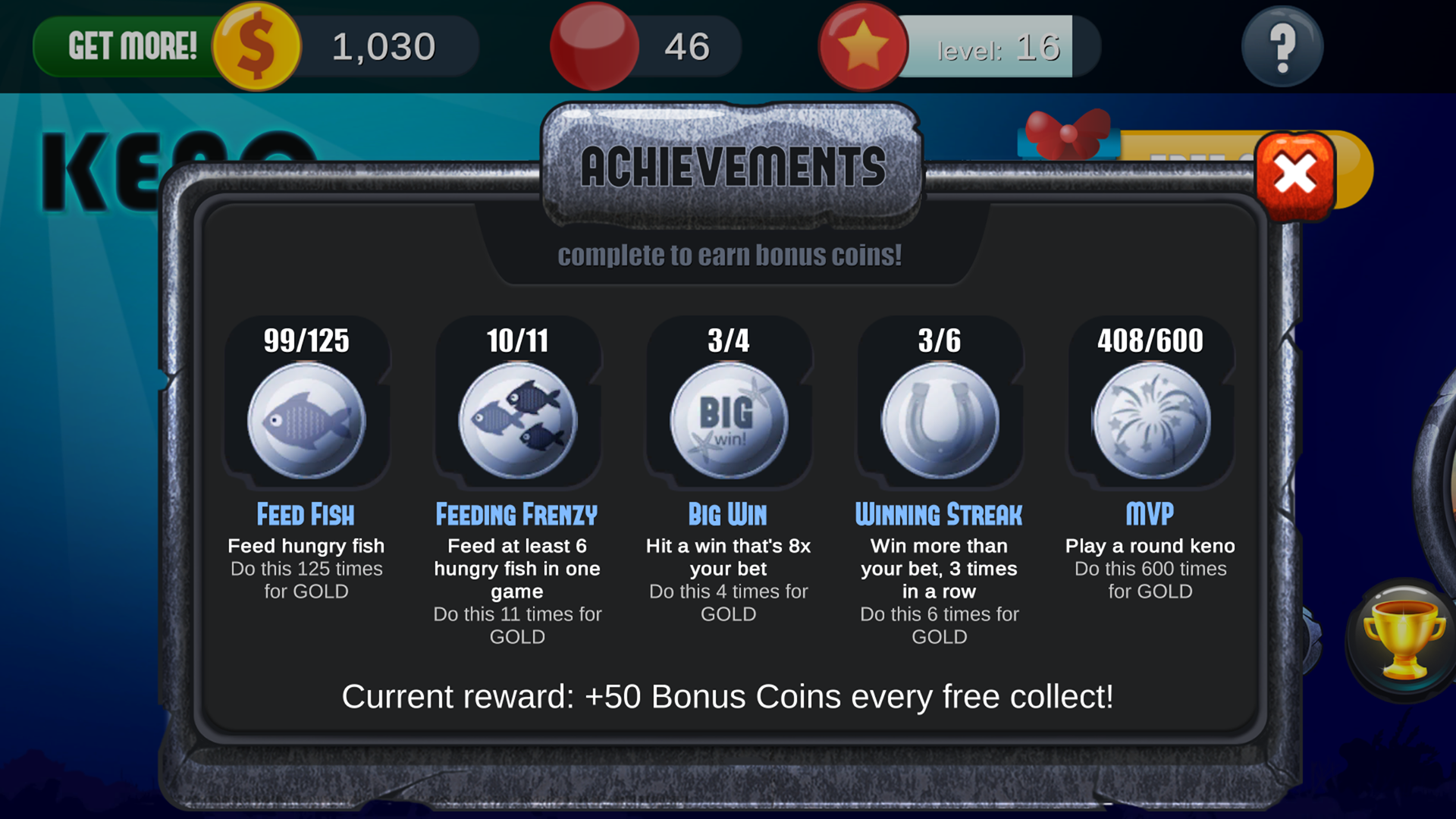Click the current reward bonus coins text
1456x819 pixels.
(x=728, y=696)
